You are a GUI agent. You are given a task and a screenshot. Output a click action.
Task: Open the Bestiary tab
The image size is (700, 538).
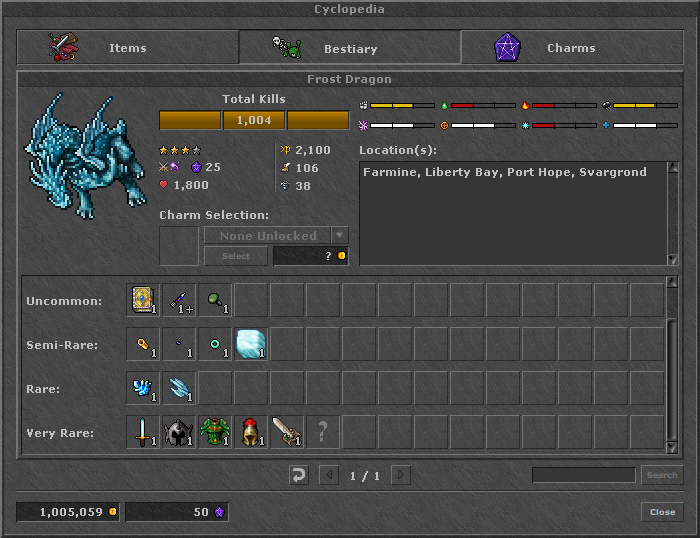pos(349,48)
